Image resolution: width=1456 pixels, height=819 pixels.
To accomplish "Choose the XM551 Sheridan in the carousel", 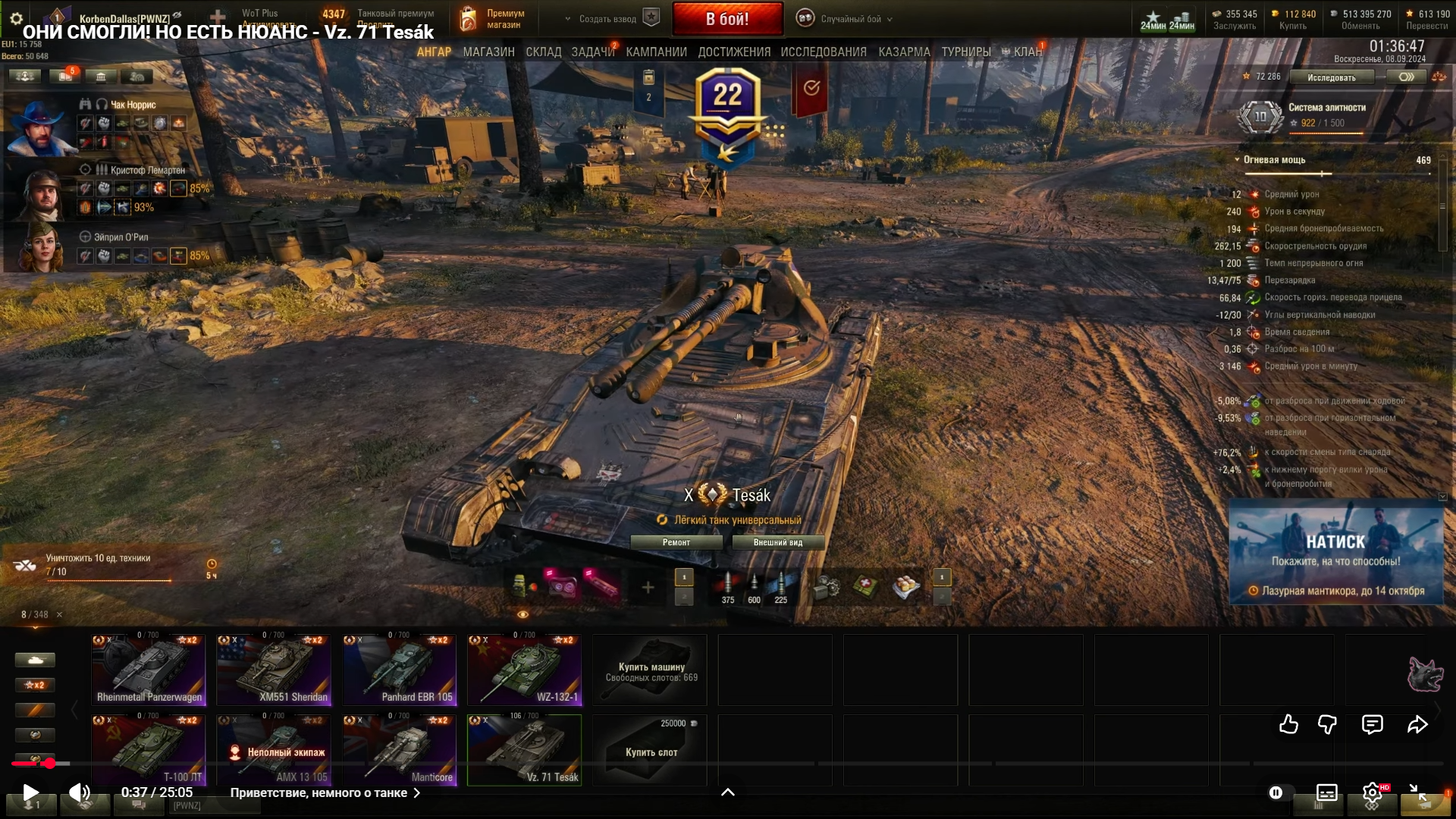I will [x=274, y=670].
